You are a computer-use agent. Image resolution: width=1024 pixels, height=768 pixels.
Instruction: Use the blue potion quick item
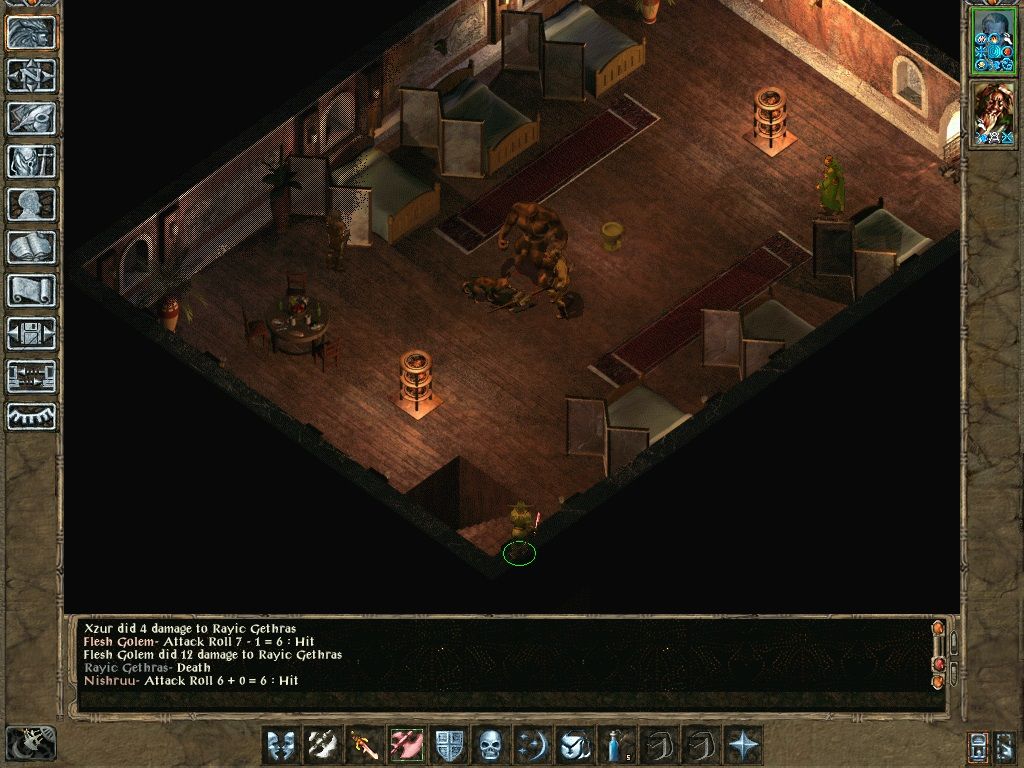point(614,745)
